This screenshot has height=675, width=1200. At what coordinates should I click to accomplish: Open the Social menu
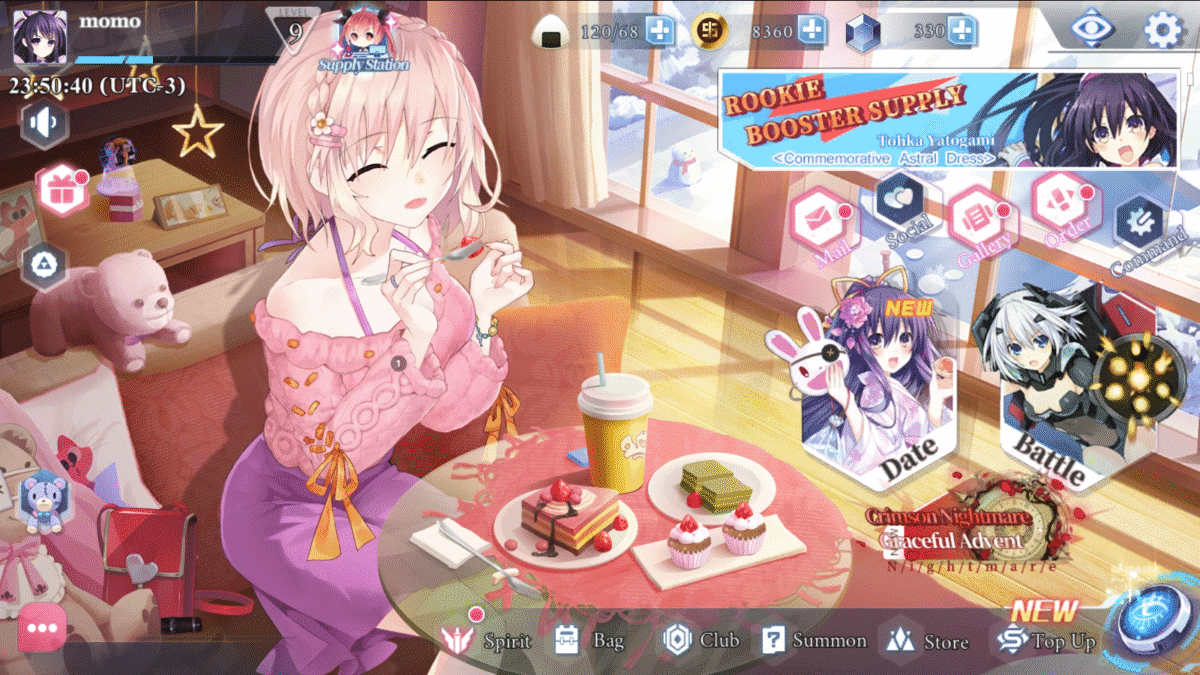point(901,205)
